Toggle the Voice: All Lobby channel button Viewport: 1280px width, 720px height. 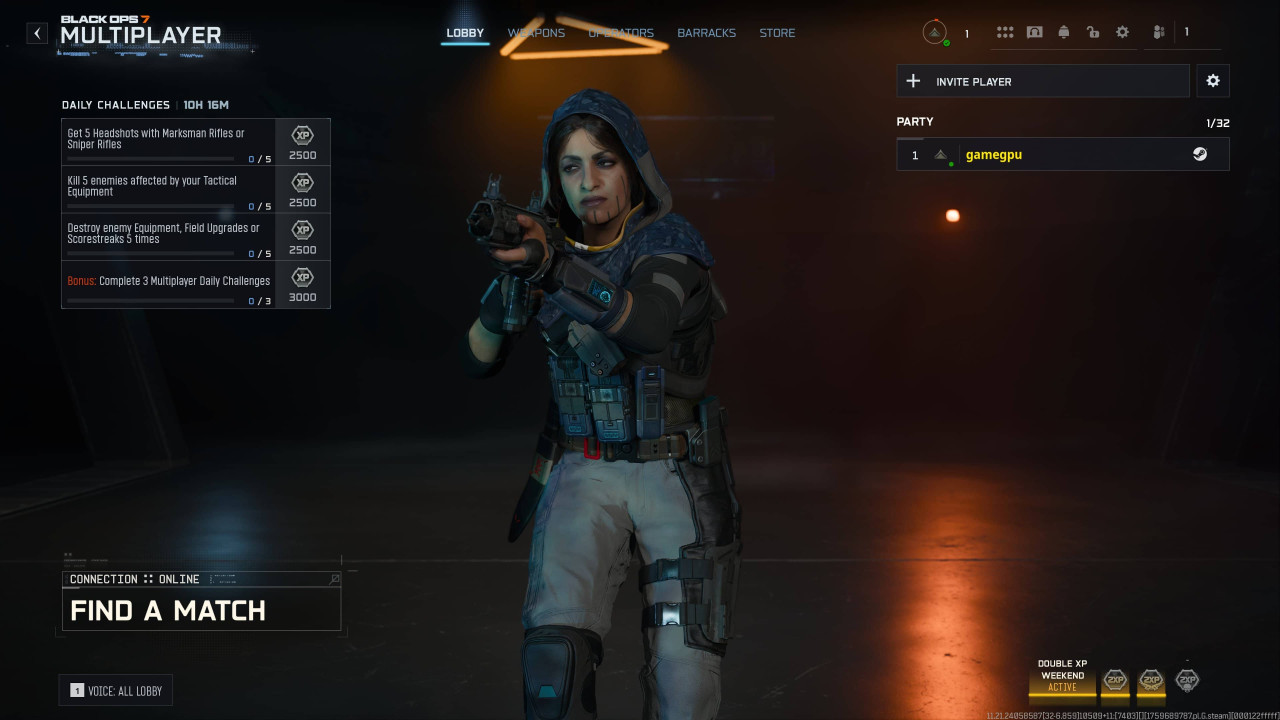pos(116,691)
